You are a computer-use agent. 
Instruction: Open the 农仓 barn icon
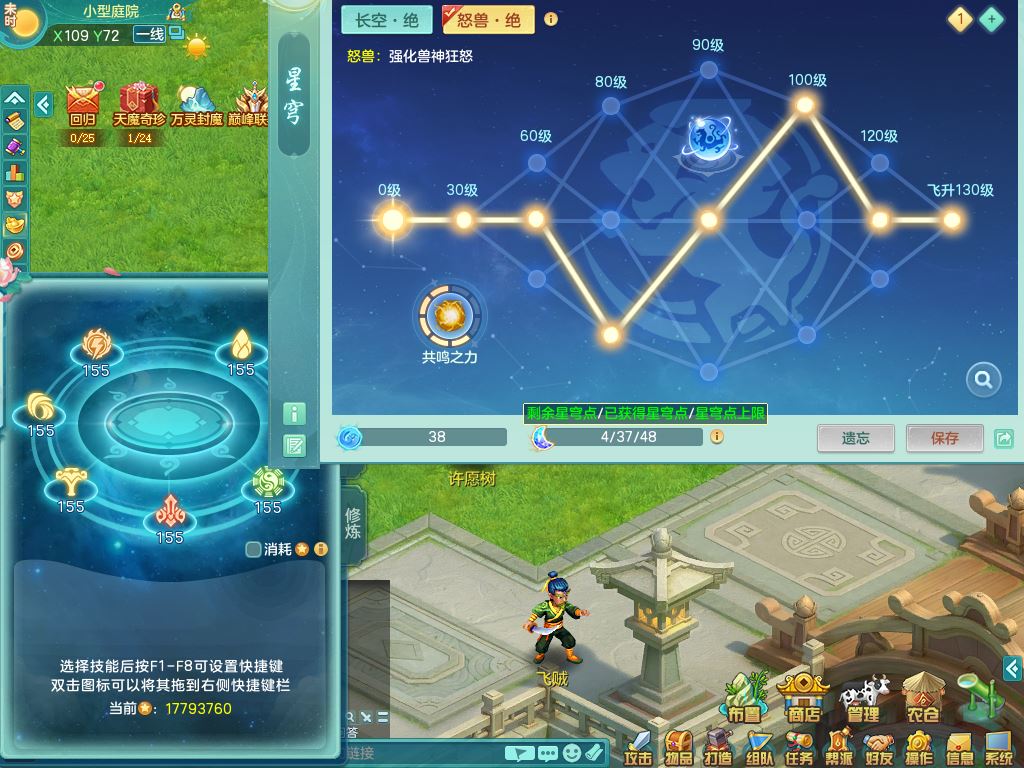(922, 696)
